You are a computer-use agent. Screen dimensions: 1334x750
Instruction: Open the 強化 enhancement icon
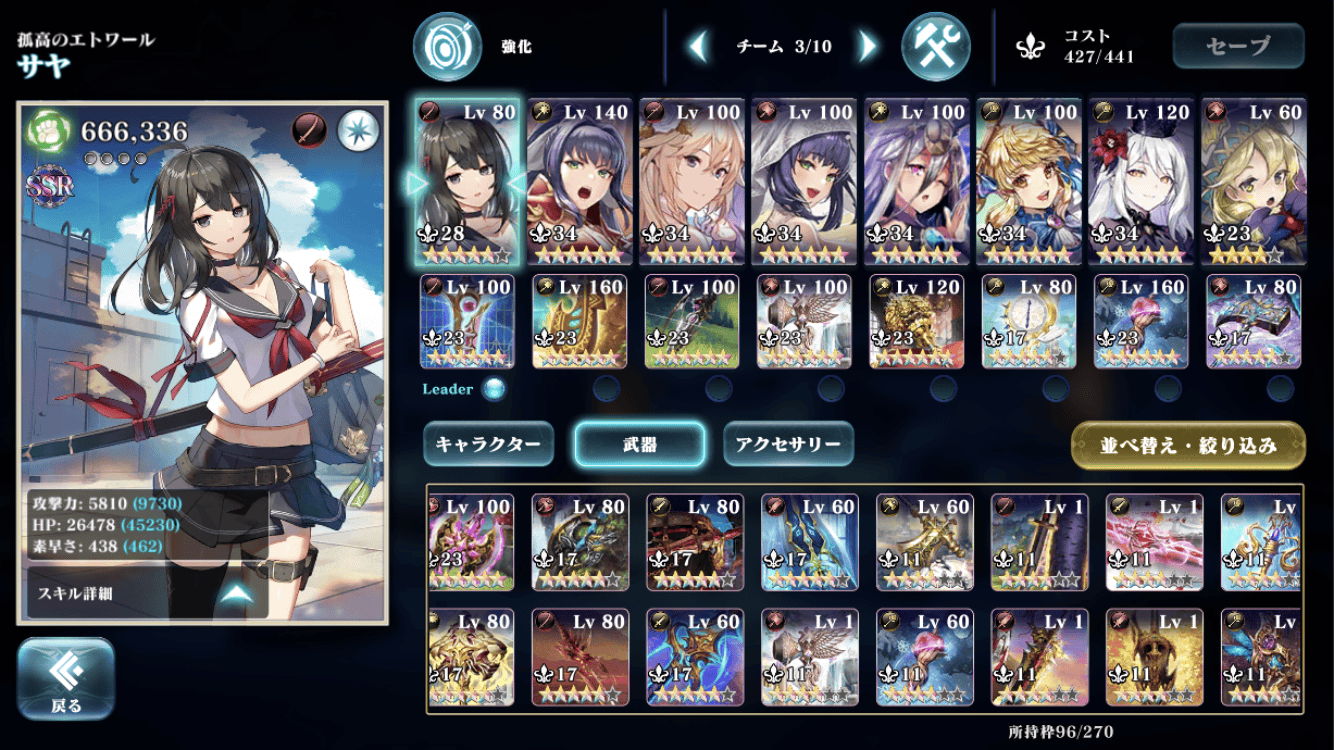tap(448, 46)
